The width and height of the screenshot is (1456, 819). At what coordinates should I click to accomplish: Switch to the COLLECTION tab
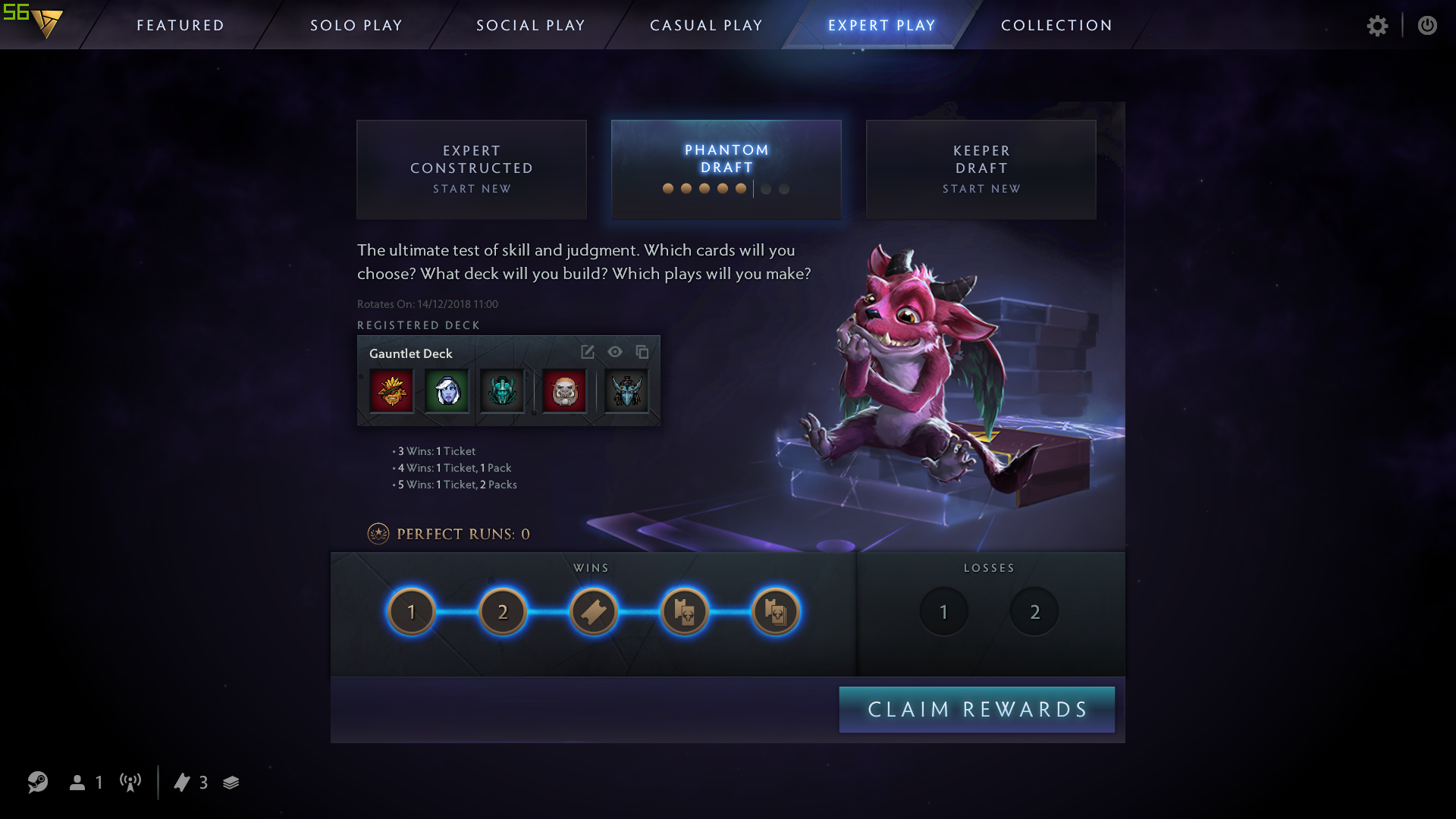click(x=1056, y=25)
